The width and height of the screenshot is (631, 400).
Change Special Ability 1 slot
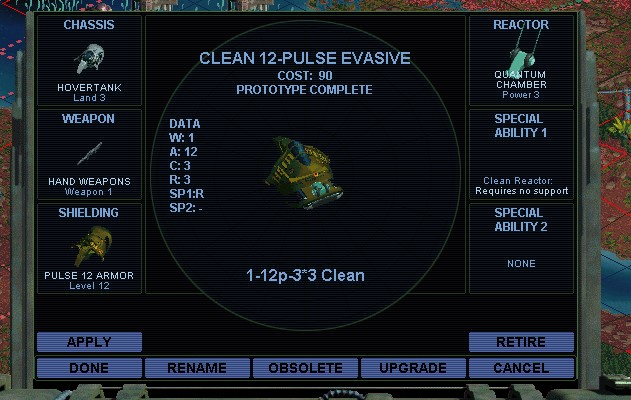click(x=521, y=154)
